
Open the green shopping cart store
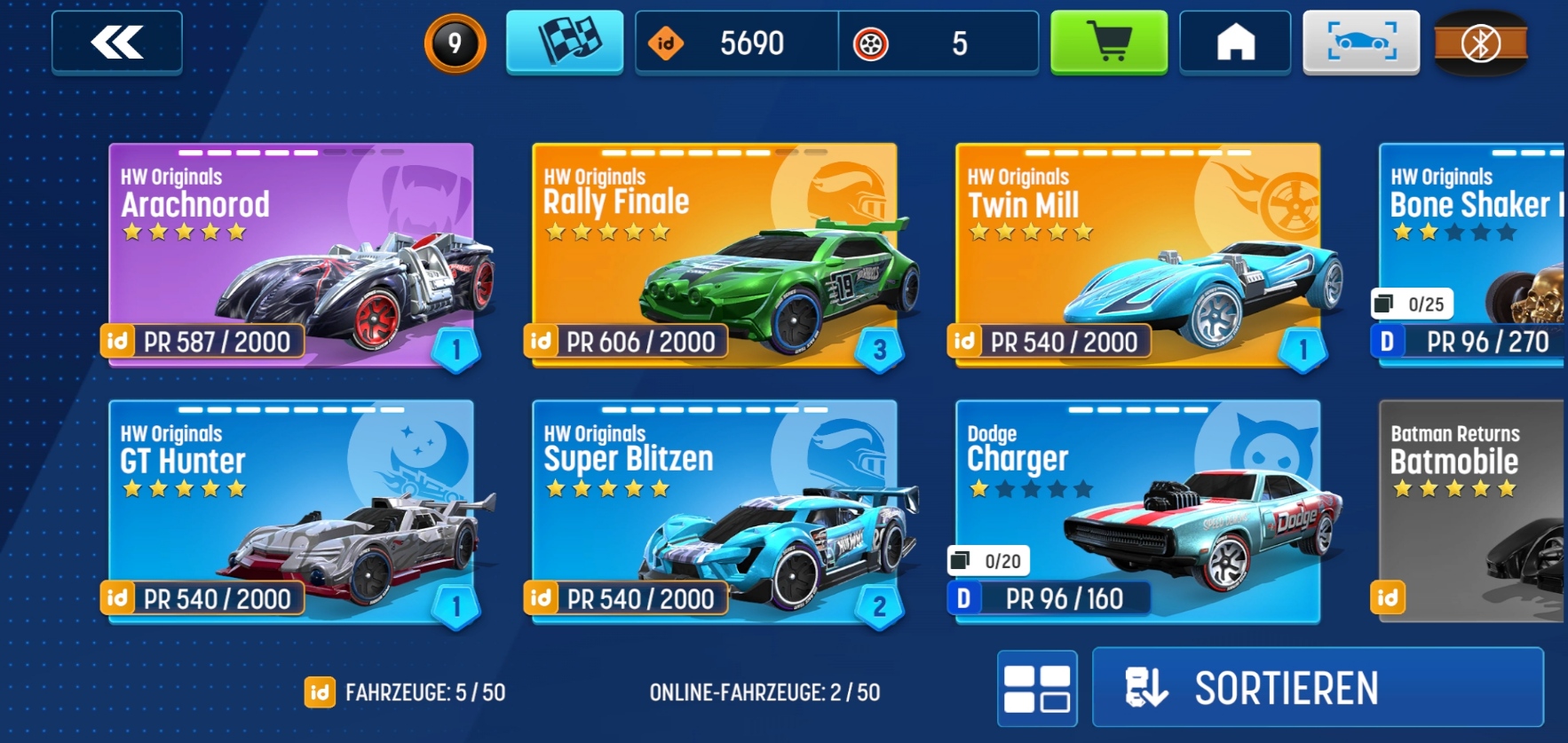(1109, 42)
